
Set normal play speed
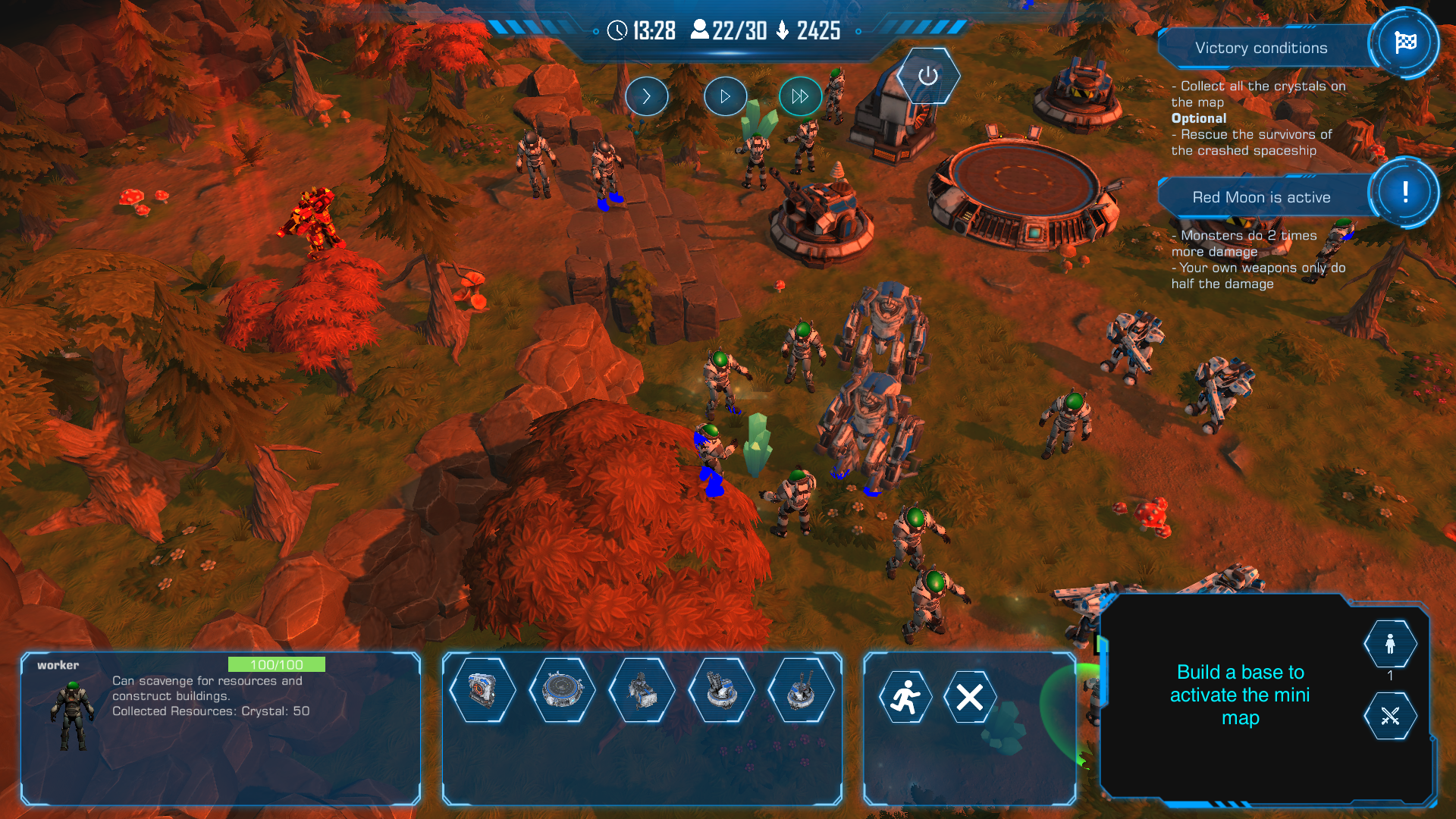coord(725,96)
